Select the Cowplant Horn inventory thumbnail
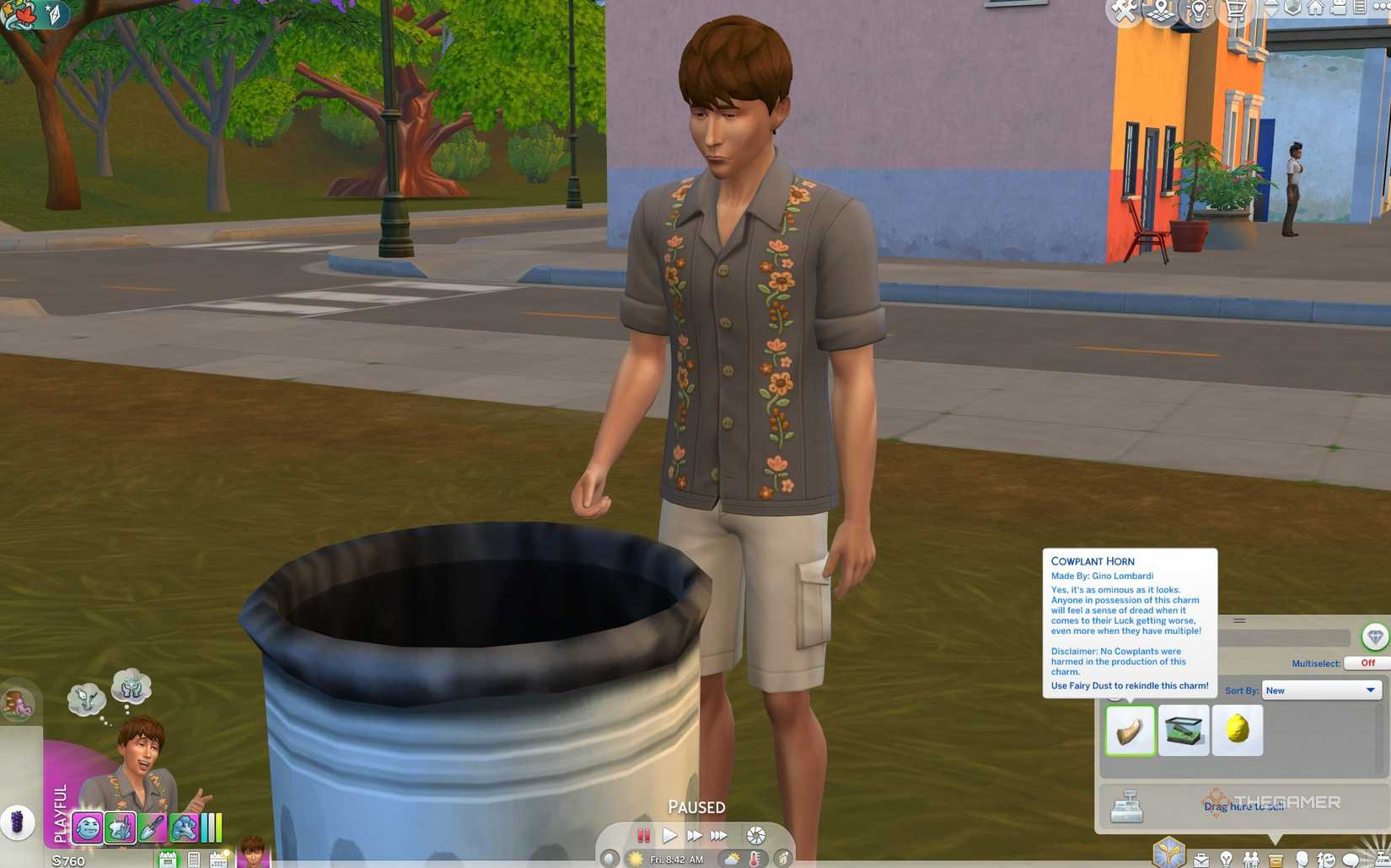This screenshot has height=868, width=1391. pyautogui.click(x=1130, y=730)
